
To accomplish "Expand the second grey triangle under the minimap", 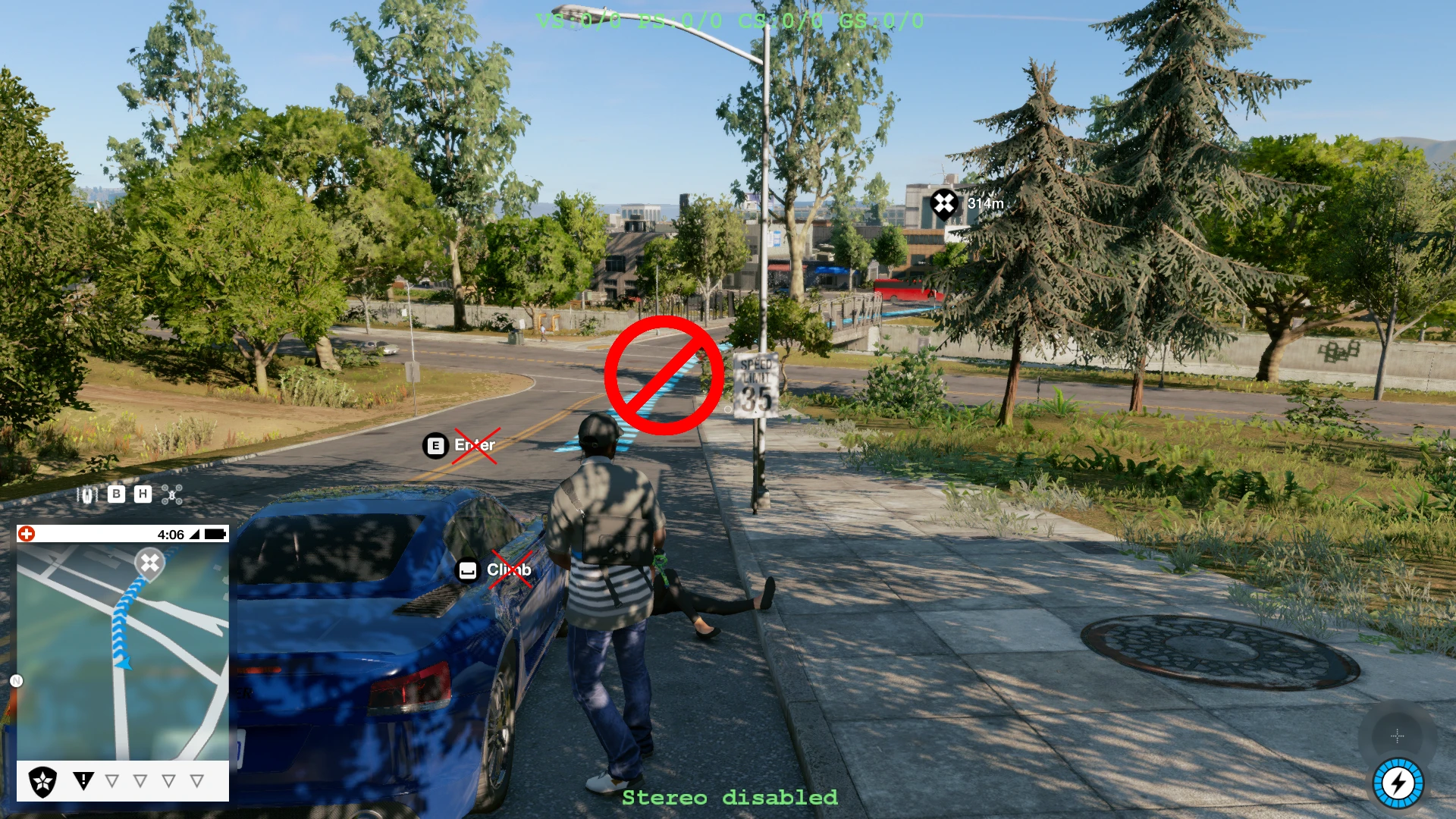I will click(x=140, y=780).
